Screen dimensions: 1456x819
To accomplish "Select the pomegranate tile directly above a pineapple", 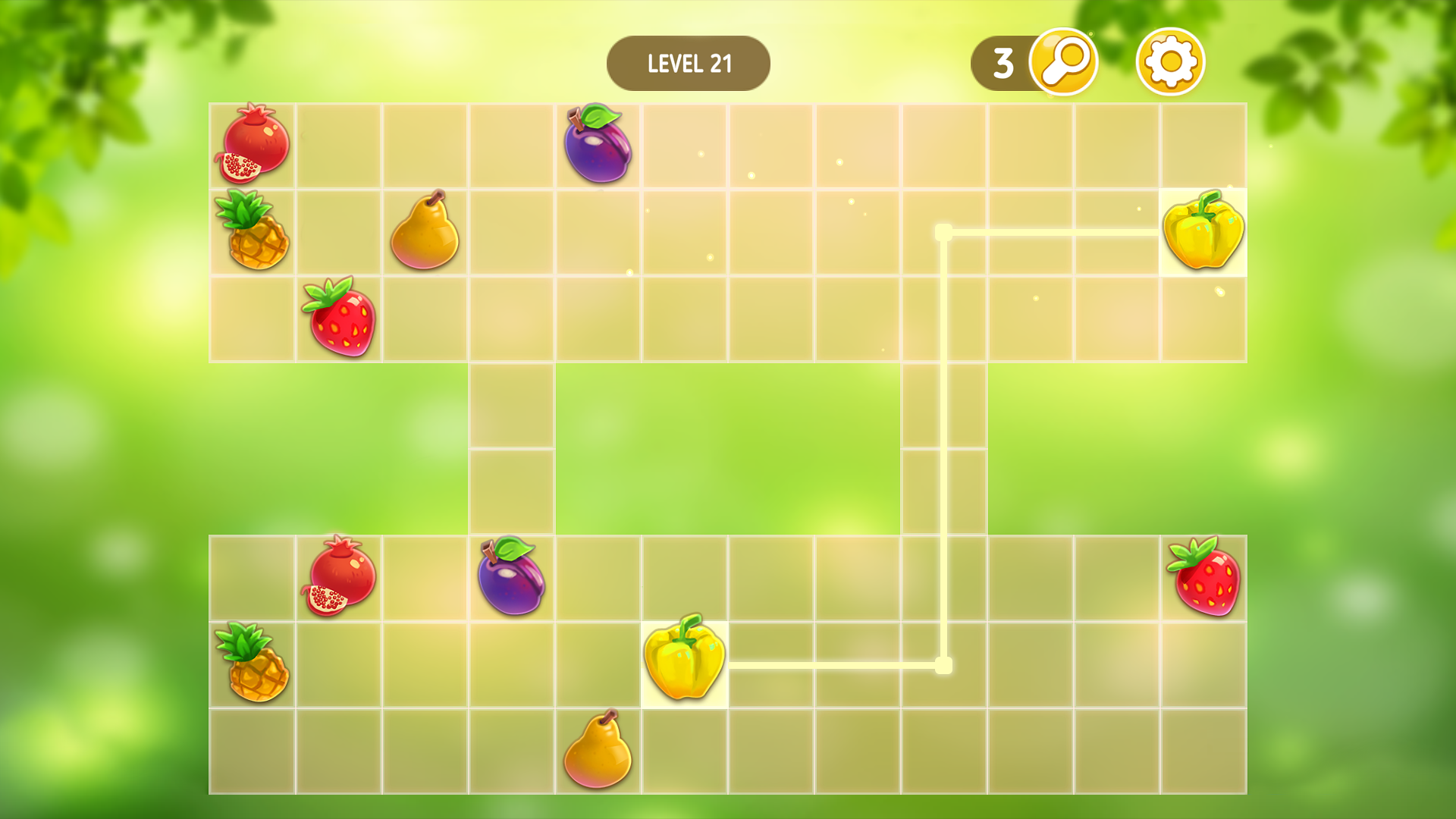I will [253, 144].
